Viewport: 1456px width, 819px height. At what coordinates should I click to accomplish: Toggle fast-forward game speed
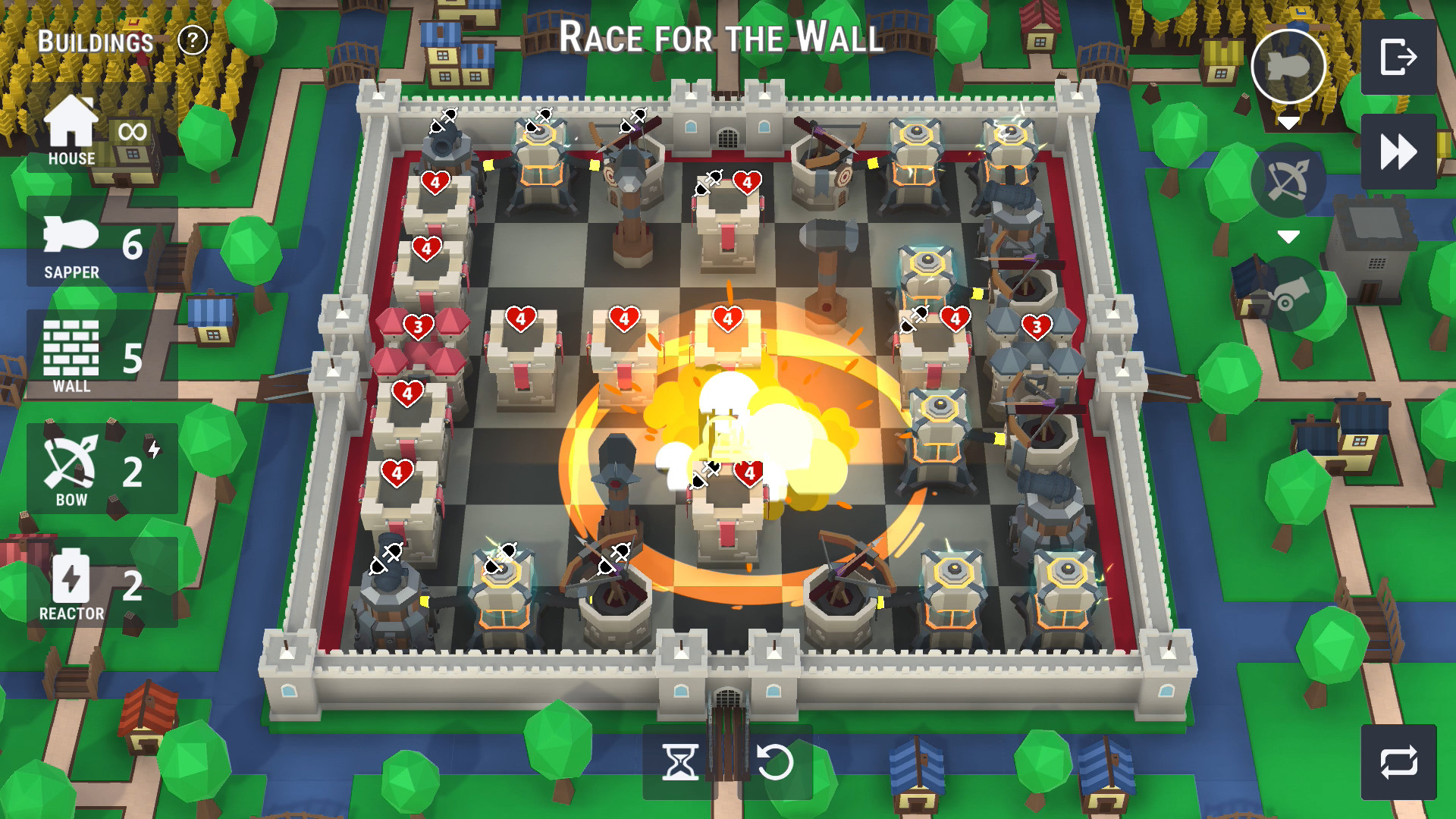(x=1399, y=151)
